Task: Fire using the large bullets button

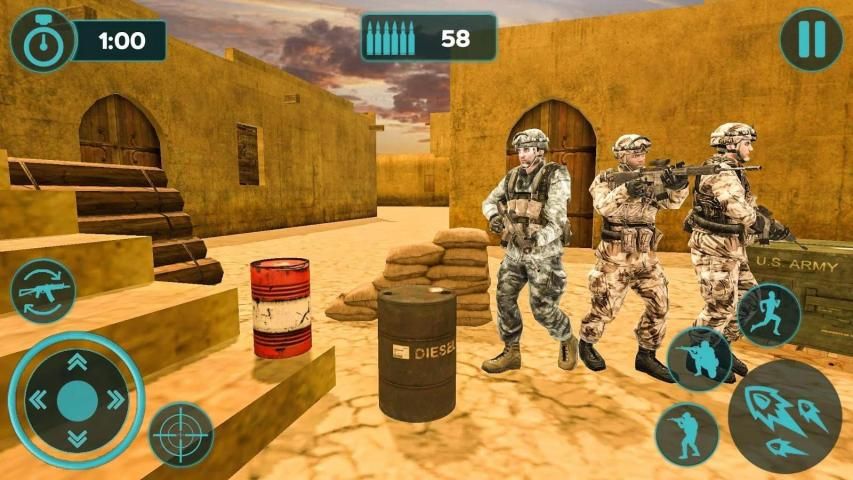Action: [785, 416]
